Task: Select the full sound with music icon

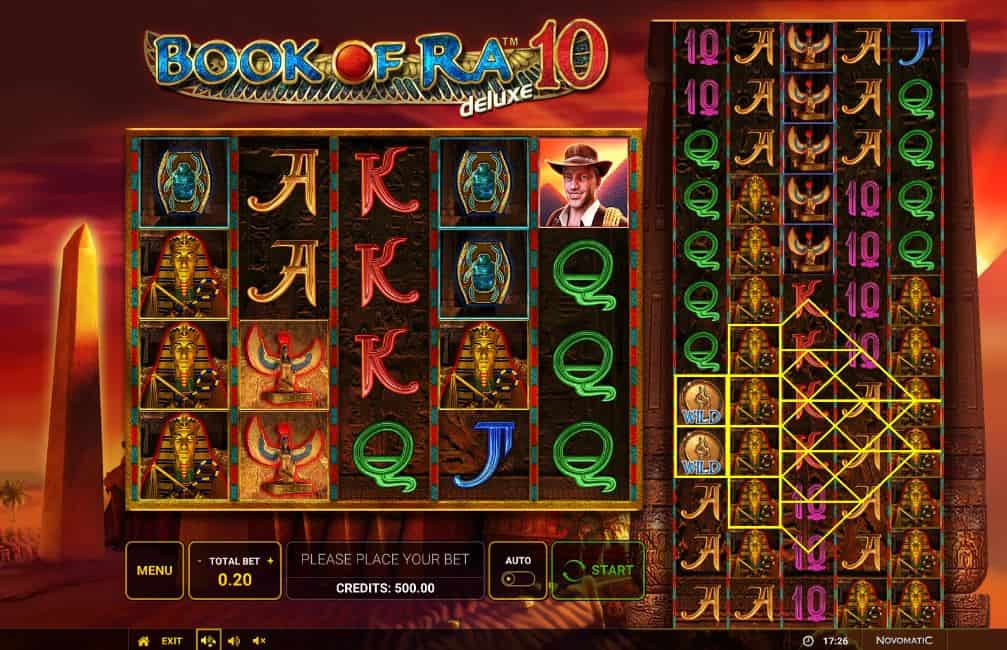Action: pyautogui.click(x=208, y=640)
